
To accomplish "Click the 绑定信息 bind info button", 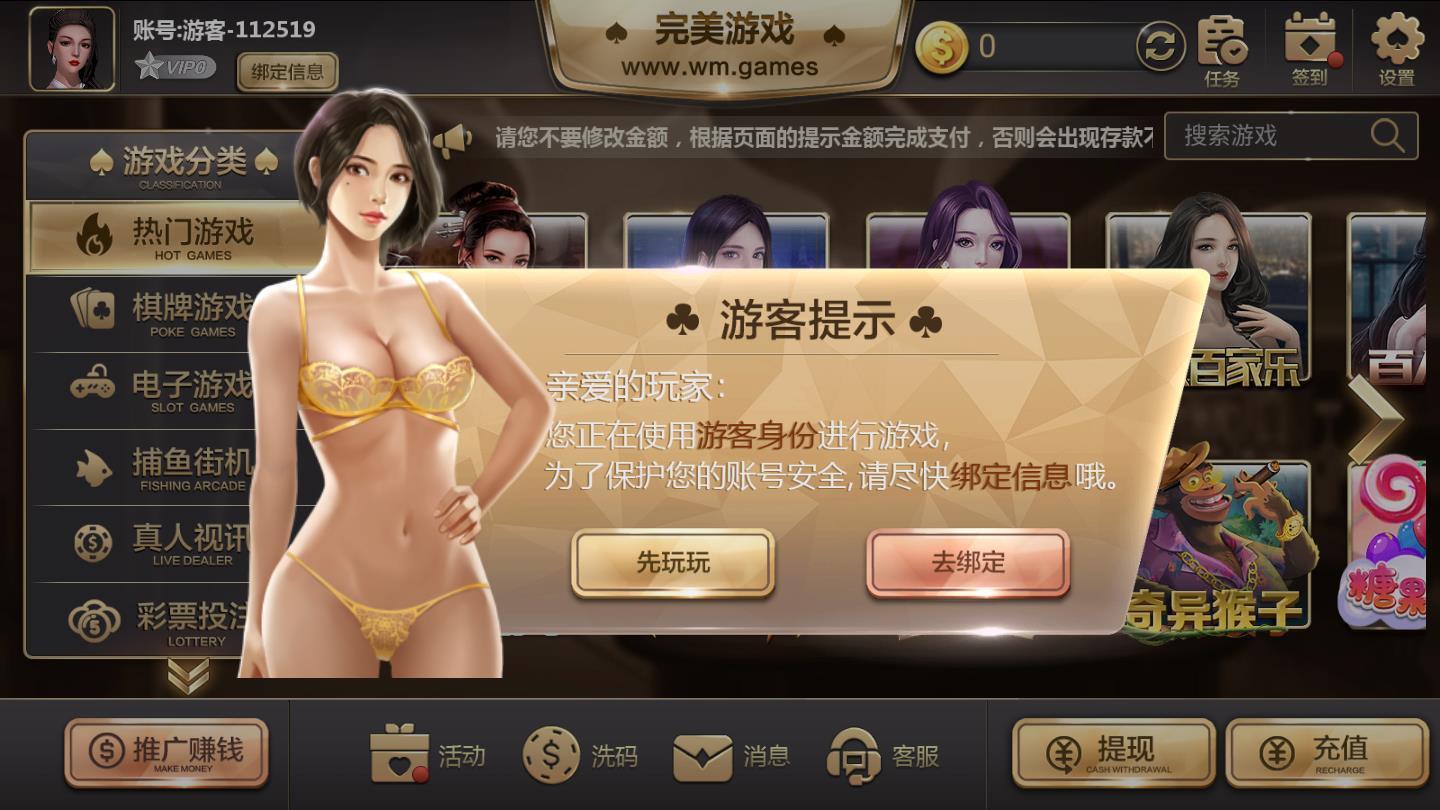I will tap(287, 73).
